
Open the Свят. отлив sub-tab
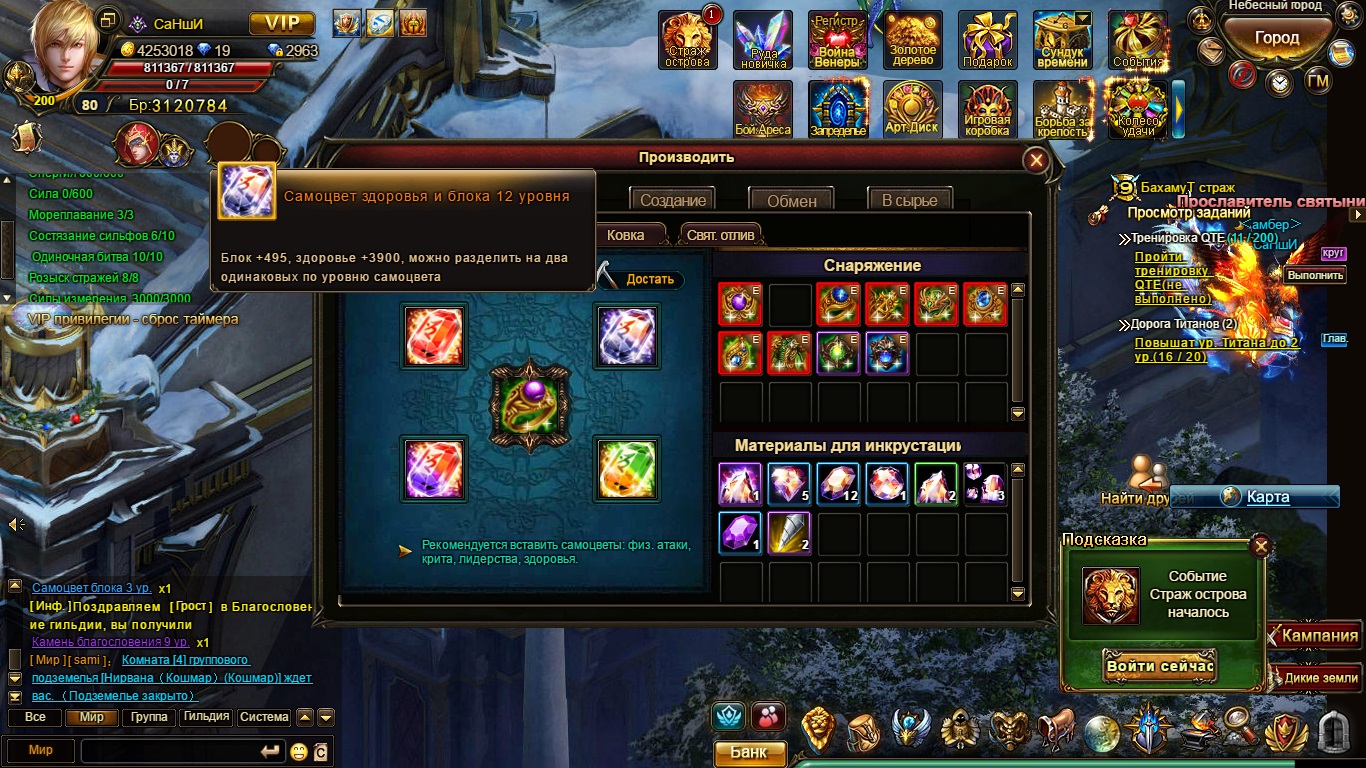tap(720, 235)
